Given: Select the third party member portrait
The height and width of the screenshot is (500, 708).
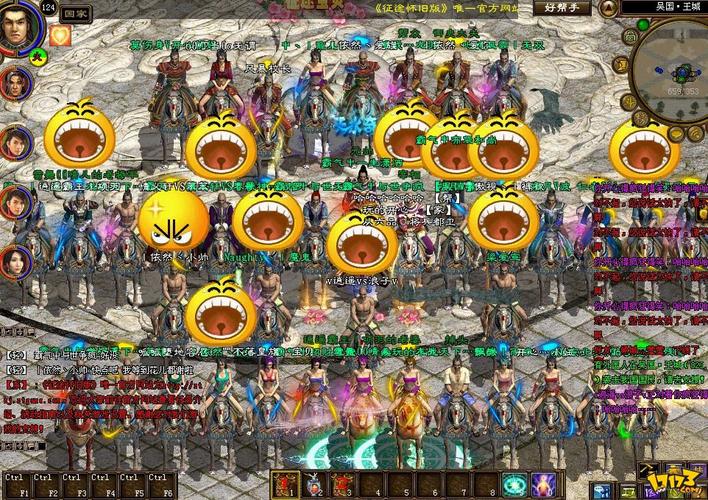Looking at the screenshot, I should (x=14, y=203).
